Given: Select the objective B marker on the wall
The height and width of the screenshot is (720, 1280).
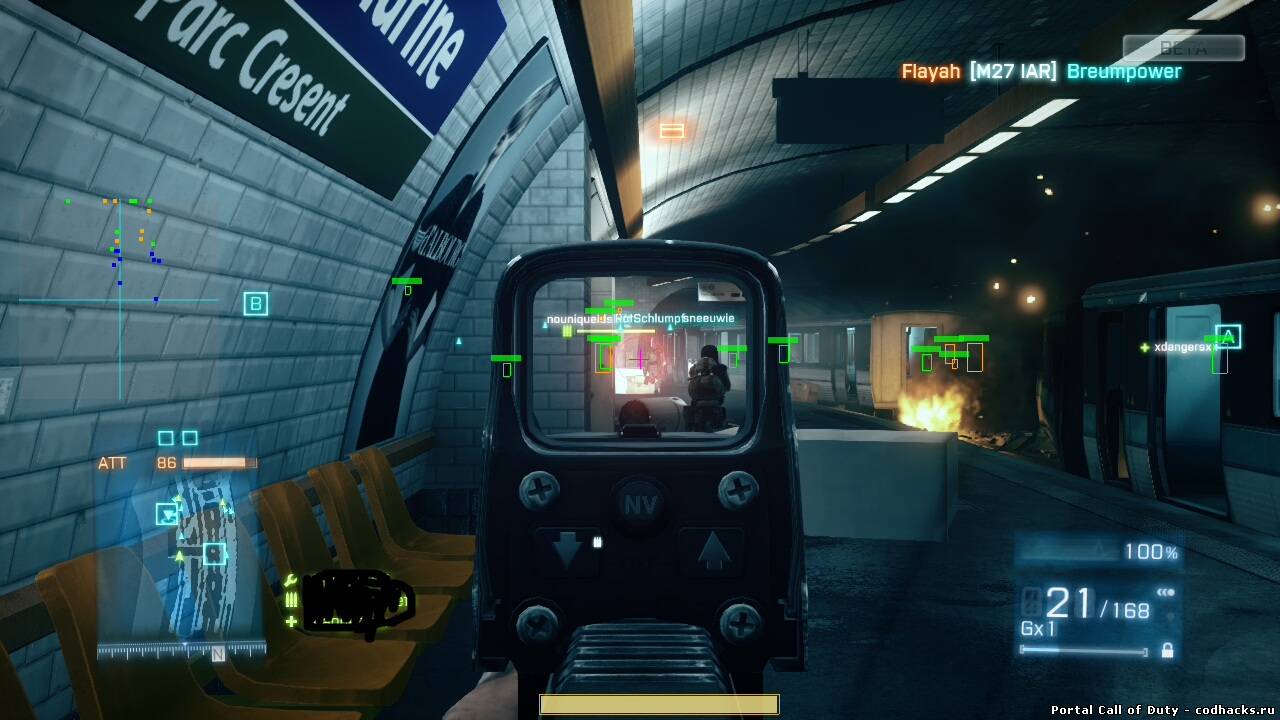Looking at the screenshot, I should pos(256,304).
